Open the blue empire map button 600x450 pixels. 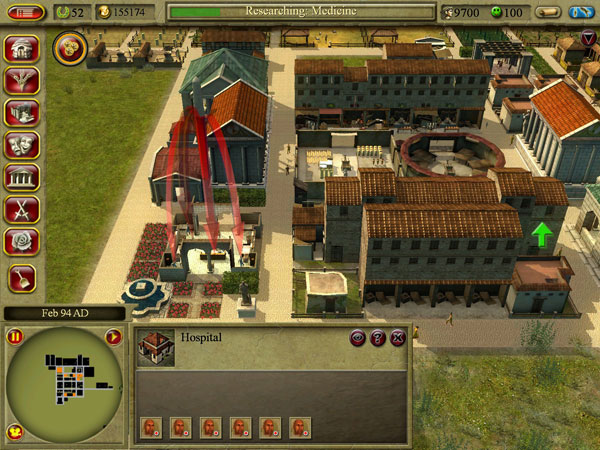click(581, 12)
